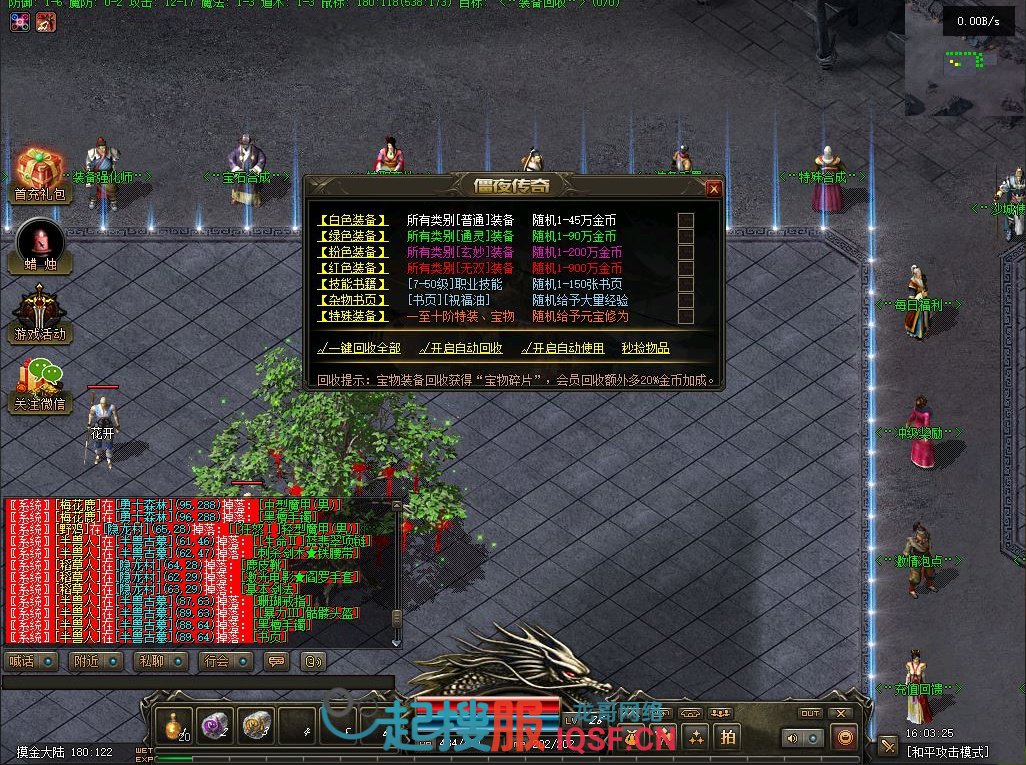Image resolution: width=1026 pixels, height=765 pixels.
Task: Click 一键回收全部 to recycle everything
Action: [x=359, y=348]
